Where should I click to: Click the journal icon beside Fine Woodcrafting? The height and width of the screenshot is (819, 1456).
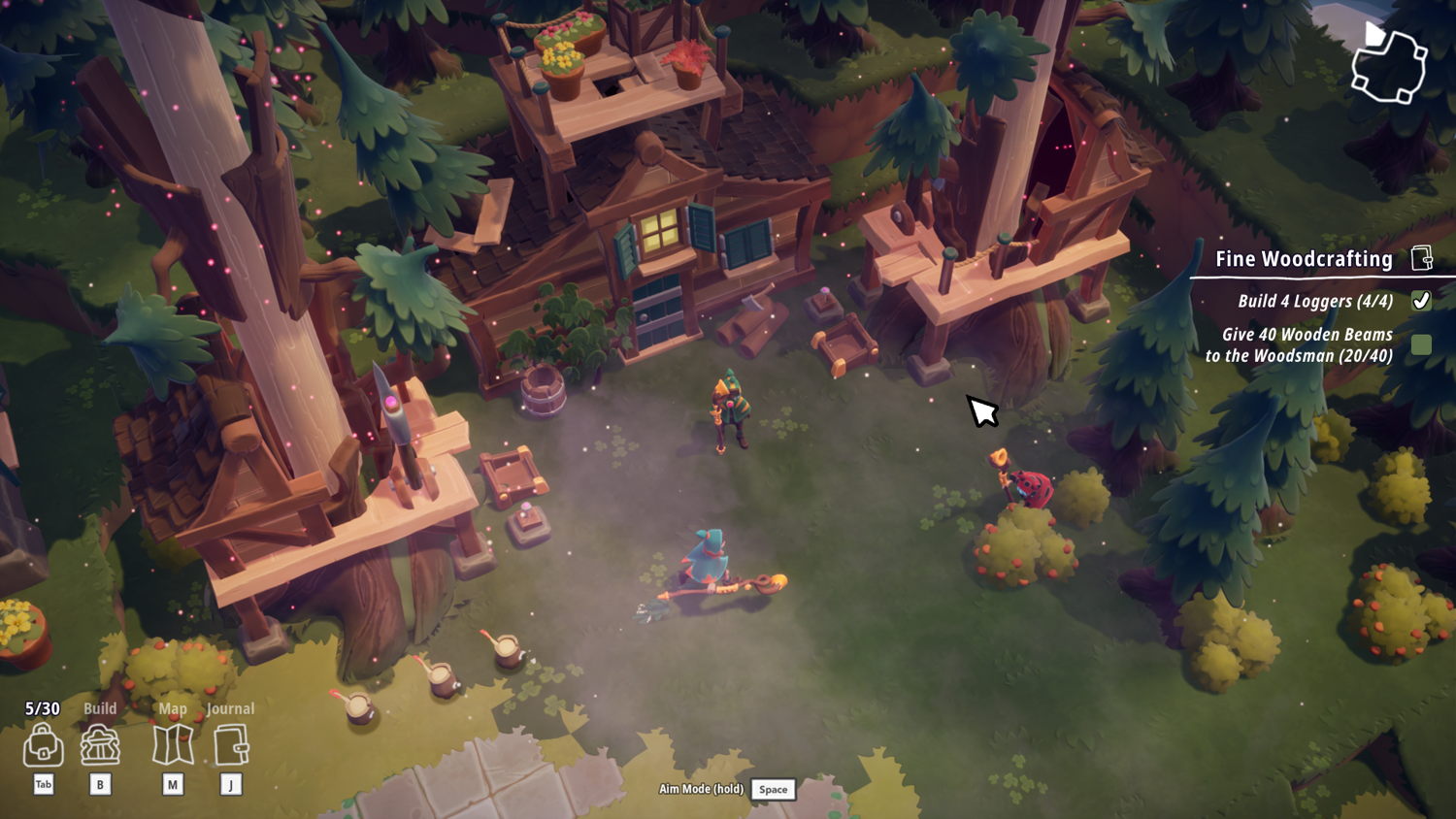click(x=1421, y=258)
